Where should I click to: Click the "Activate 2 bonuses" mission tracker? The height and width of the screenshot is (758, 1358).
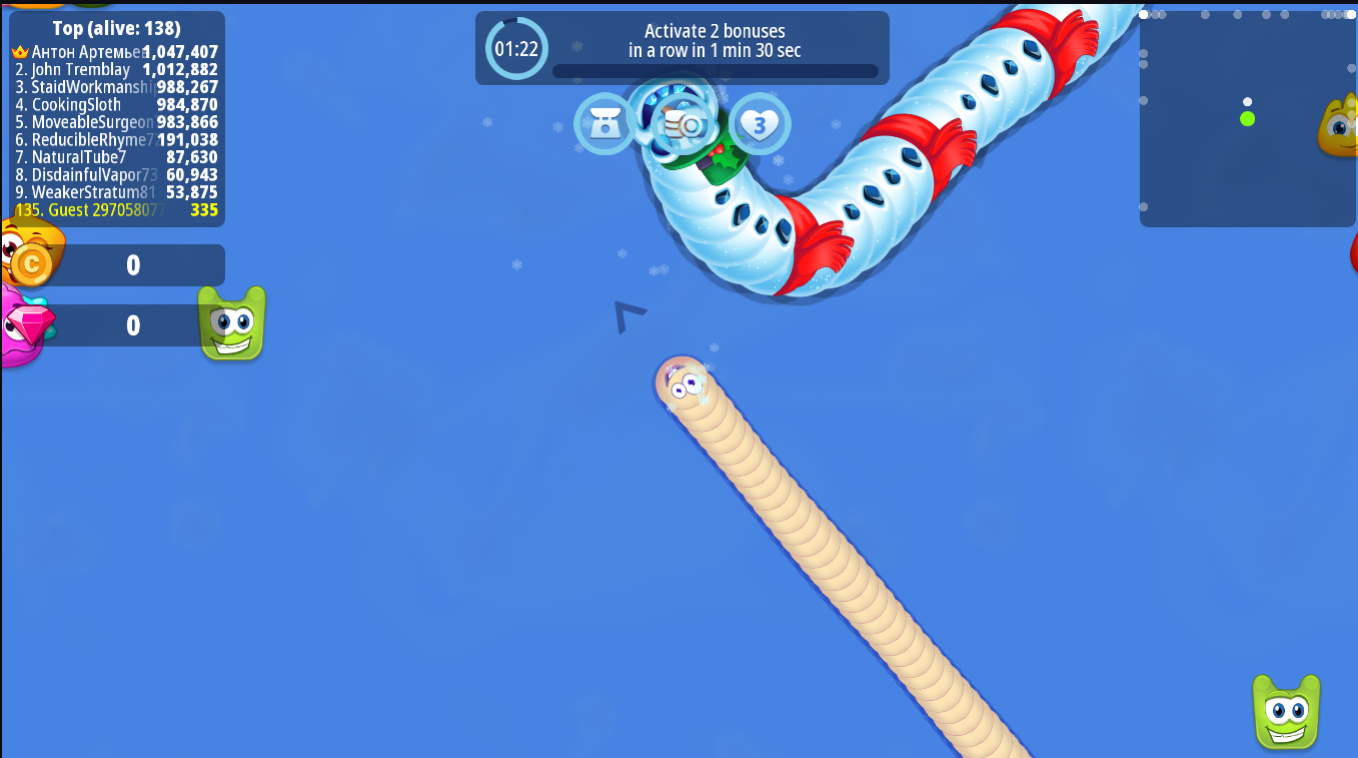click(682, 47)
